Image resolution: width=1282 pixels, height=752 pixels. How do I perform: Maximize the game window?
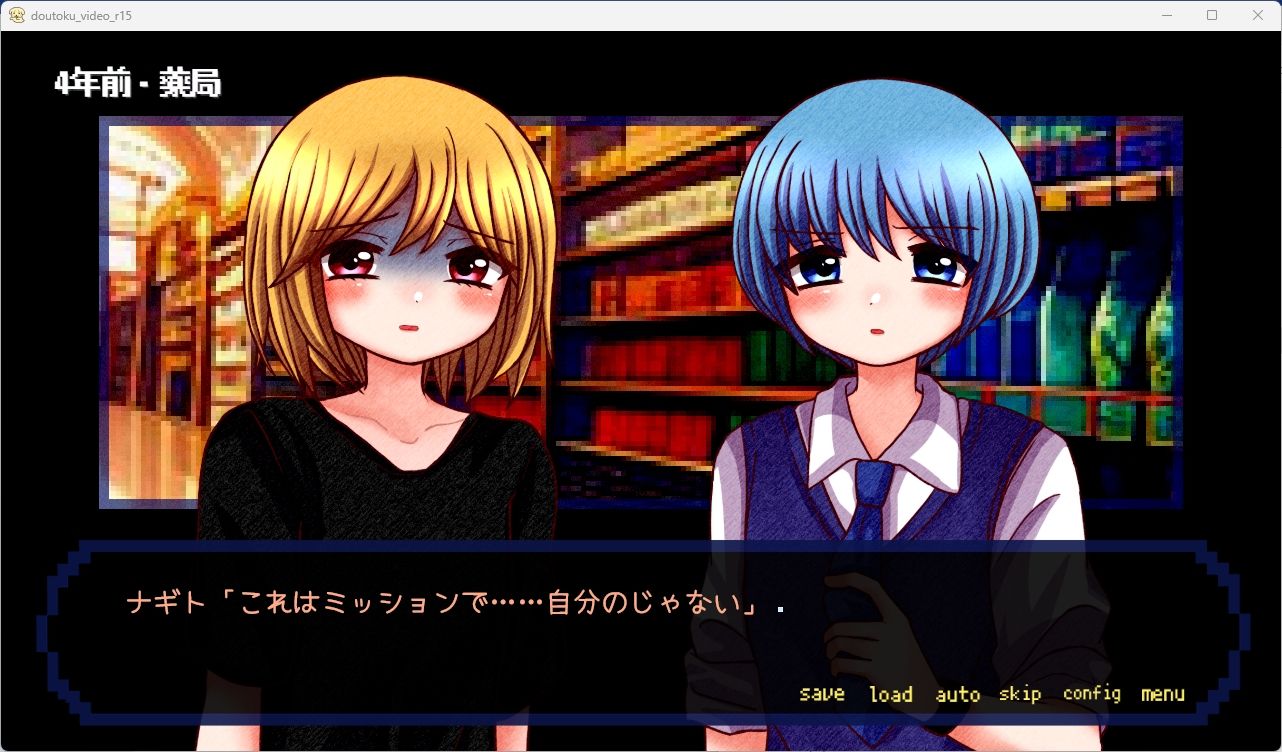tap(1212, 15)
